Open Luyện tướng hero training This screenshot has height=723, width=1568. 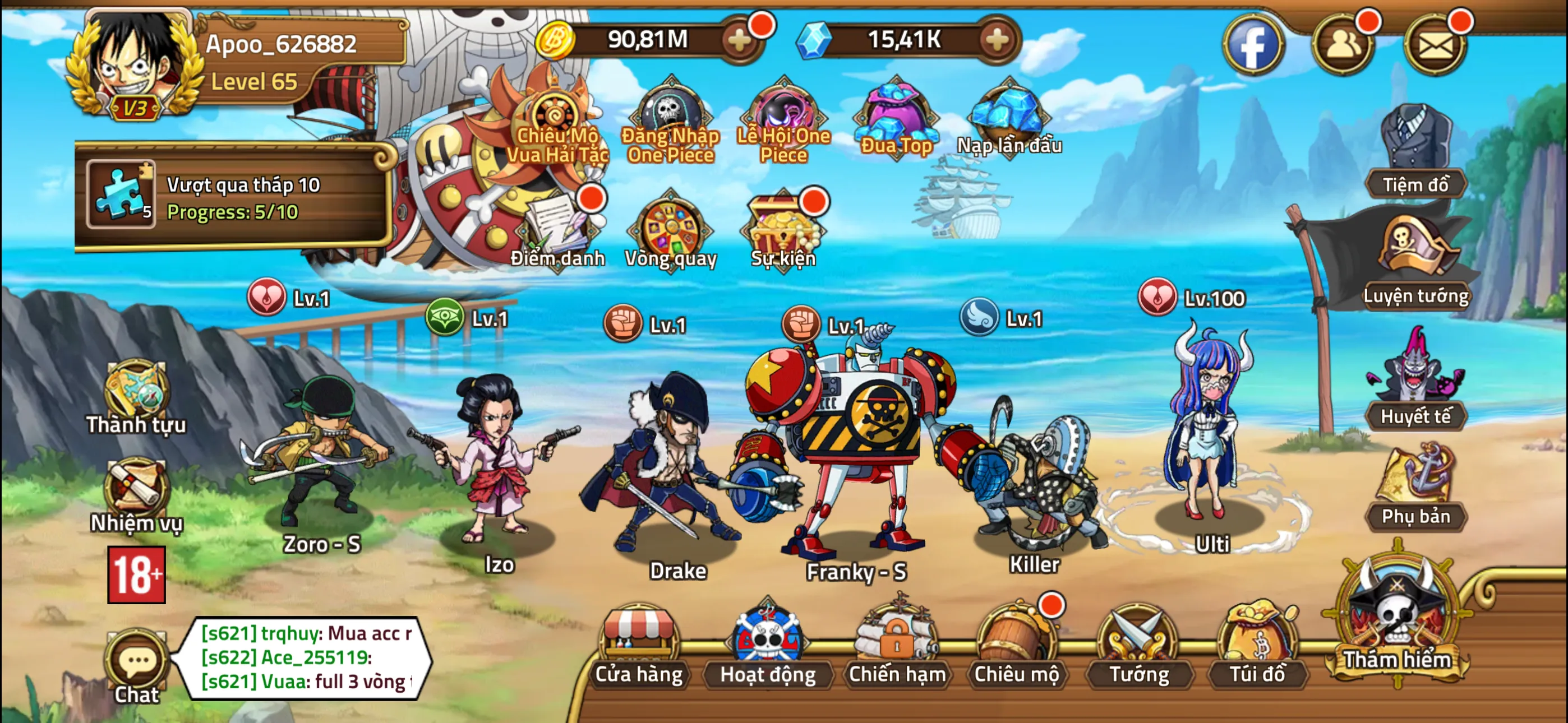coord(1416,262)
